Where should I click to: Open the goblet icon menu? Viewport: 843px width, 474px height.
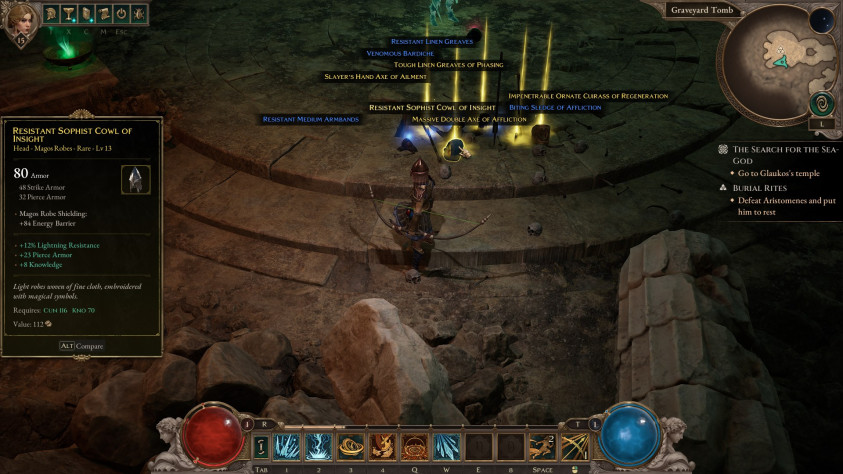(x=68, y=16)
